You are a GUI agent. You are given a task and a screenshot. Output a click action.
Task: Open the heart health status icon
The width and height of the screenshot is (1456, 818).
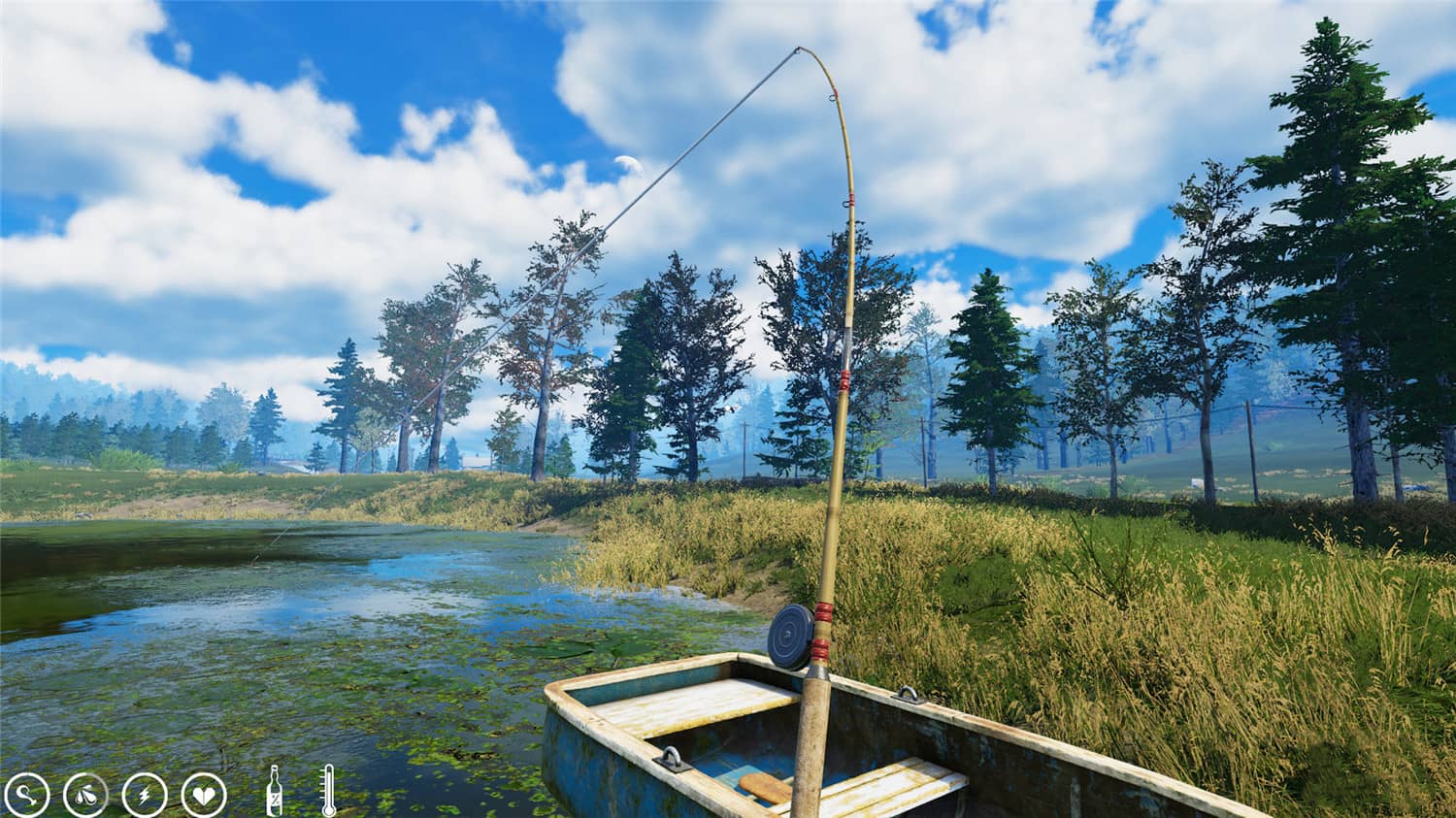[x=203, y=793]
